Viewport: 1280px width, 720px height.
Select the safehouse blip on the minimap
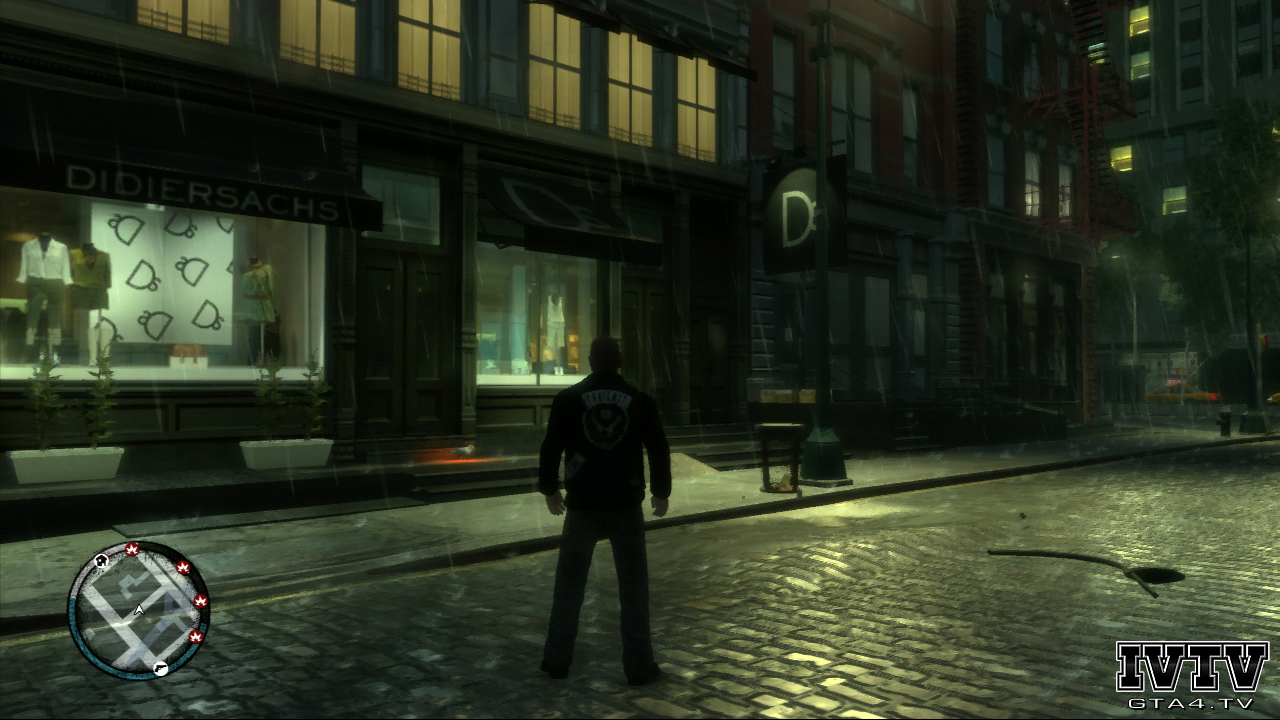(x=102, y=561)
